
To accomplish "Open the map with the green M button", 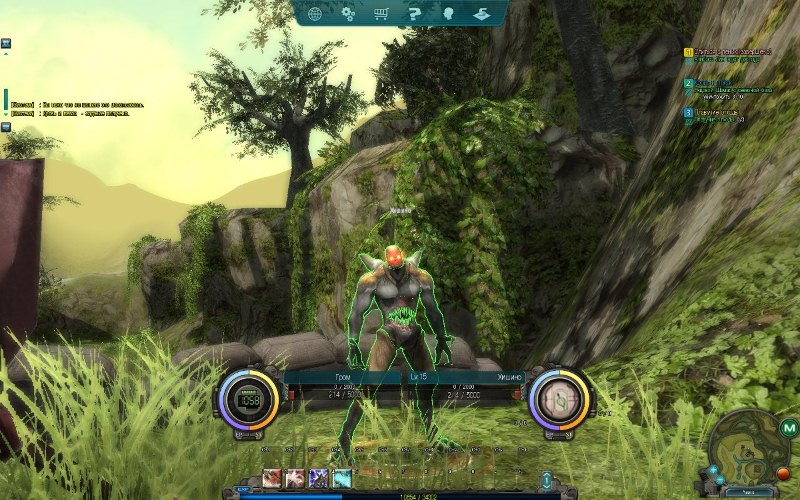I will [790, 429].
